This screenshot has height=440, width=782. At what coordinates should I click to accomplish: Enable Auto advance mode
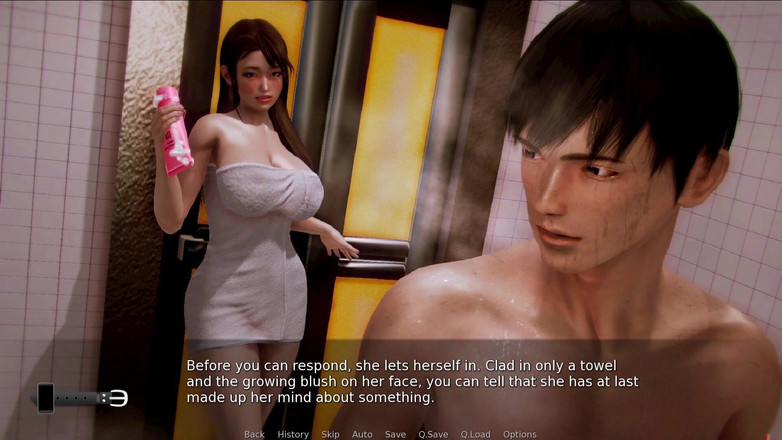pos(362,434)
